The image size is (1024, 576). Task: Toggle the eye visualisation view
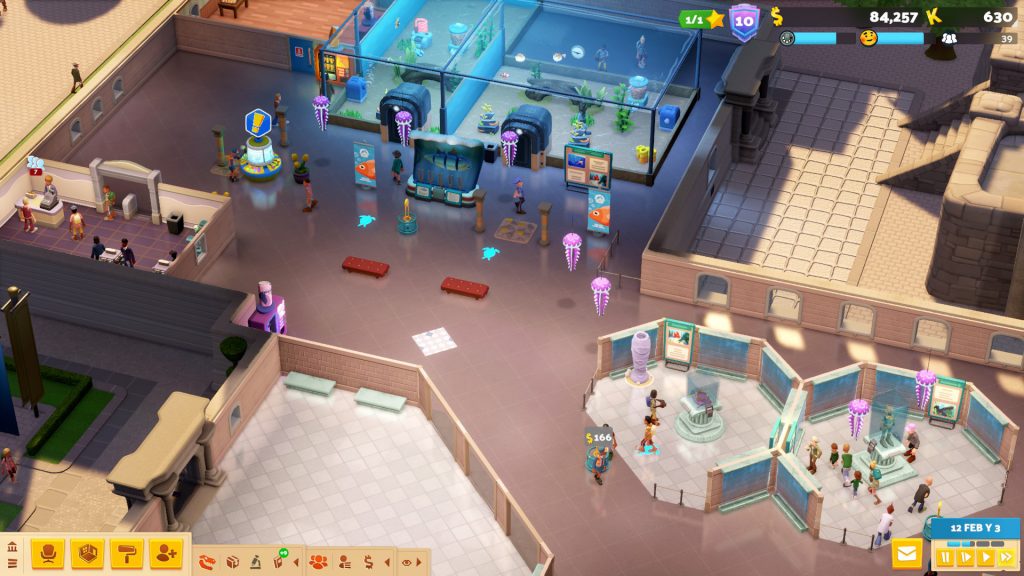(x=406, y=562)
